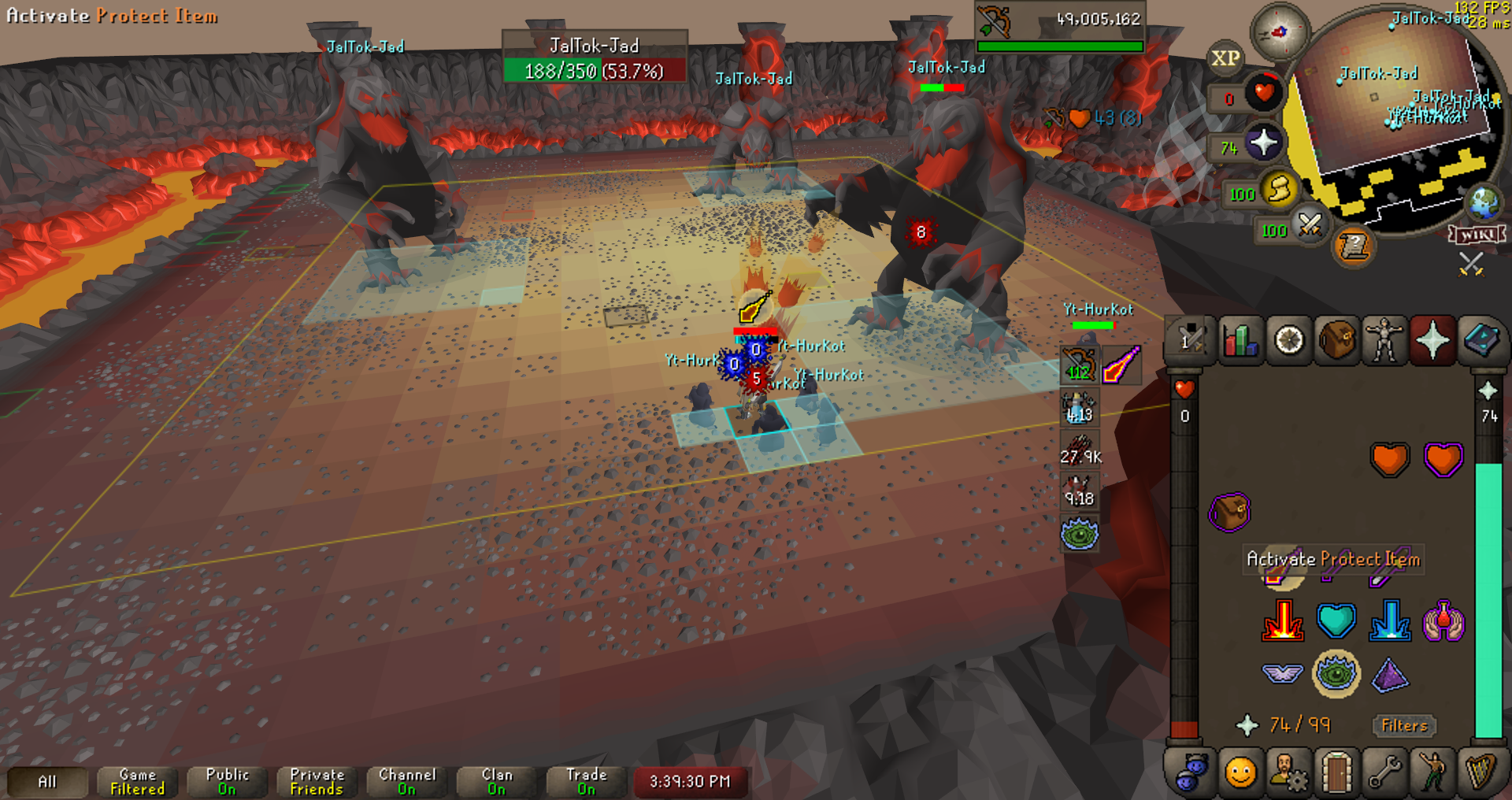Open the Combat Options tab
The width and height of the screenshot is (1512, 800).
pos(1189,341)
